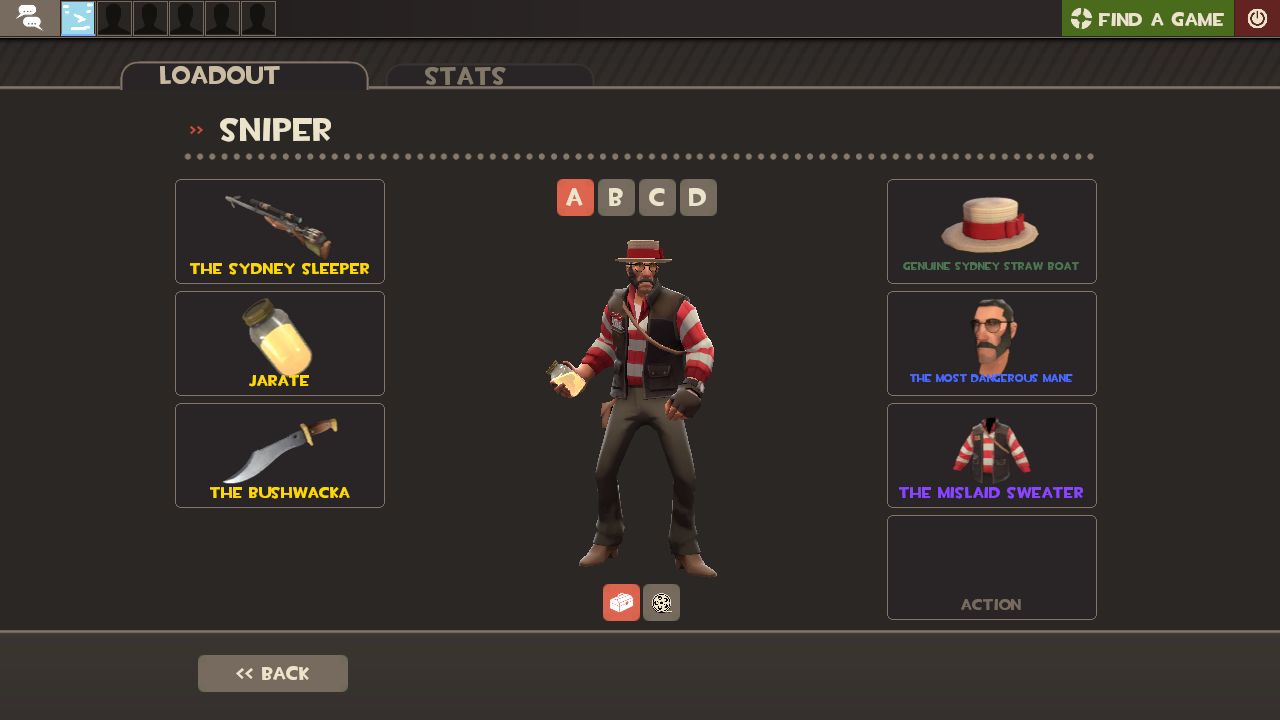Select the taunts icon beside the crate icon
This screenshot has width=1280, height=720.
coord(661,602)
